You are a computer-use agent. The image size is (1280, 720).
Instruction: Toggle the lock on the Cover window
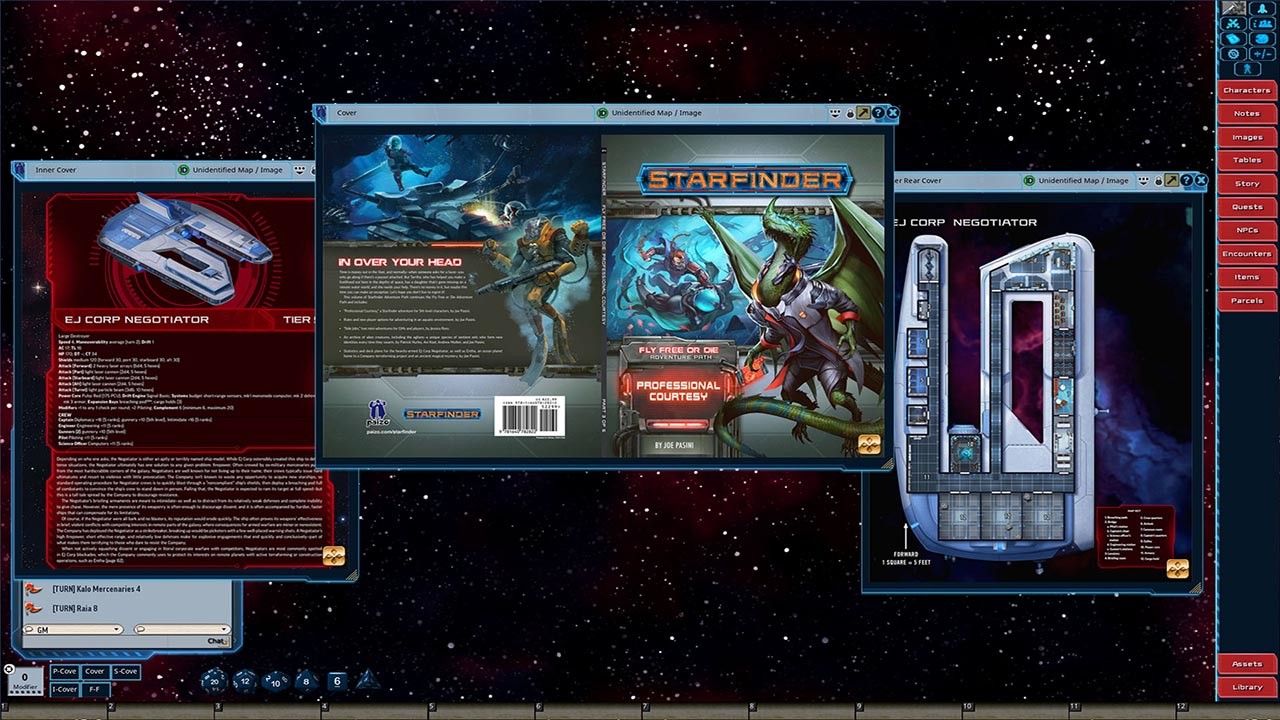point(850,113)
